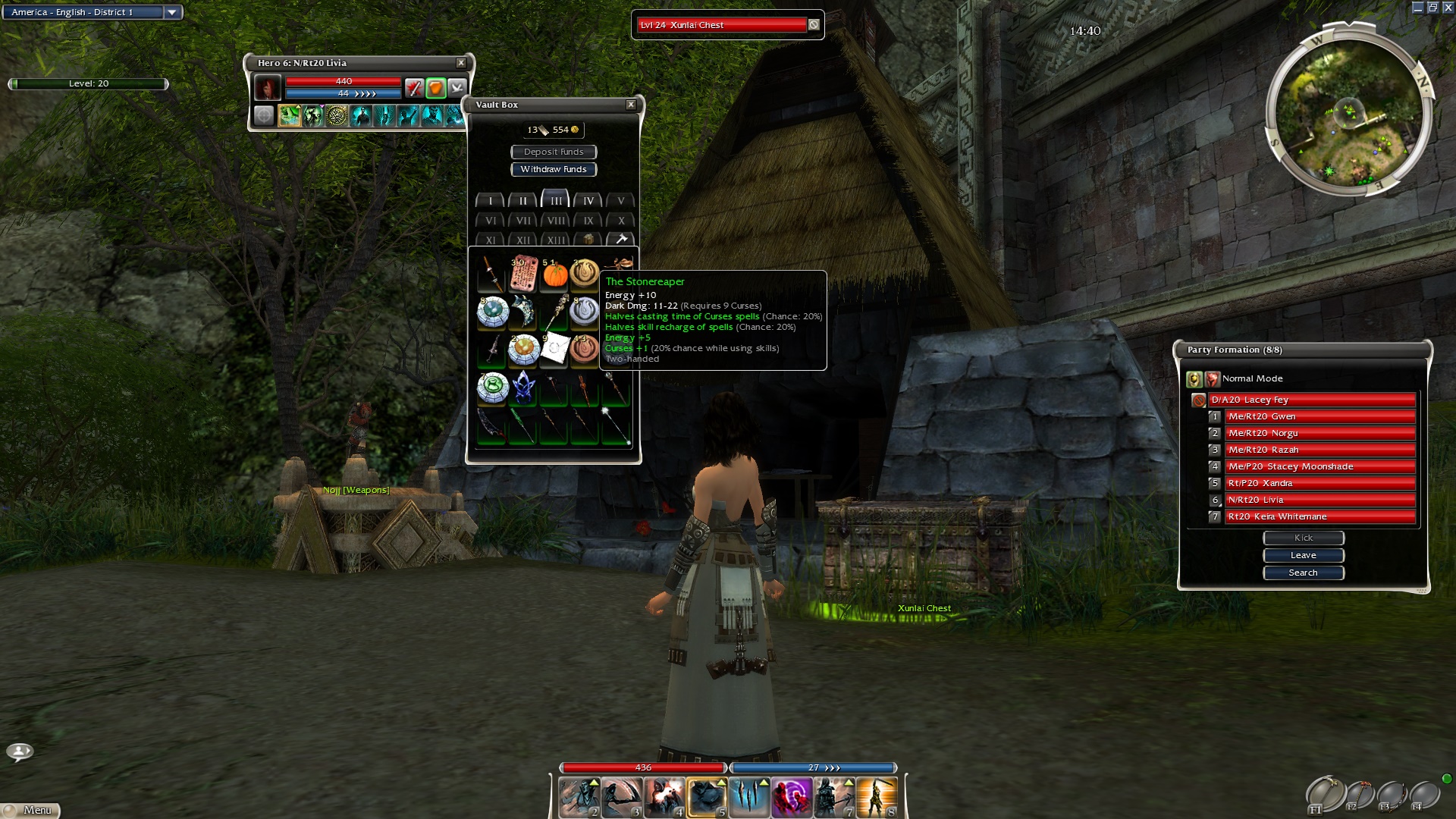This screenshot has width=1456, height=819.
Task: Open vault storage tab I
Action: point(491,201)
